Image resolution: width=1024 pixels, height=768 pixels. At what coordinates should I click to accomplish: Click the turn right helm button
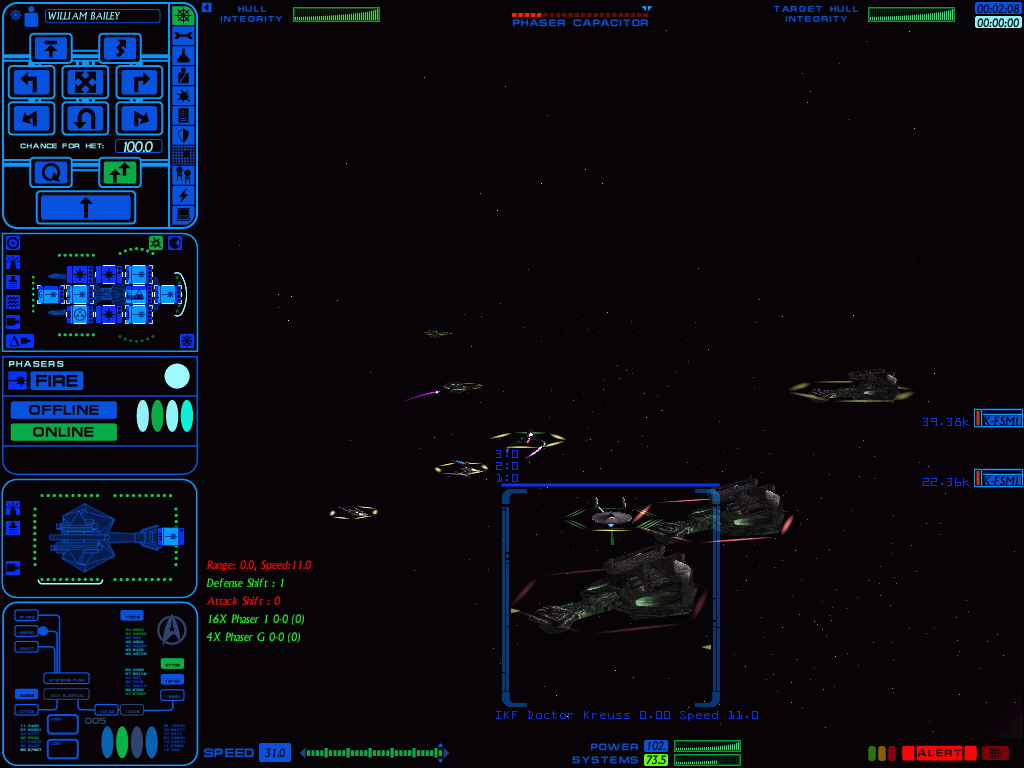click(139, 82)
